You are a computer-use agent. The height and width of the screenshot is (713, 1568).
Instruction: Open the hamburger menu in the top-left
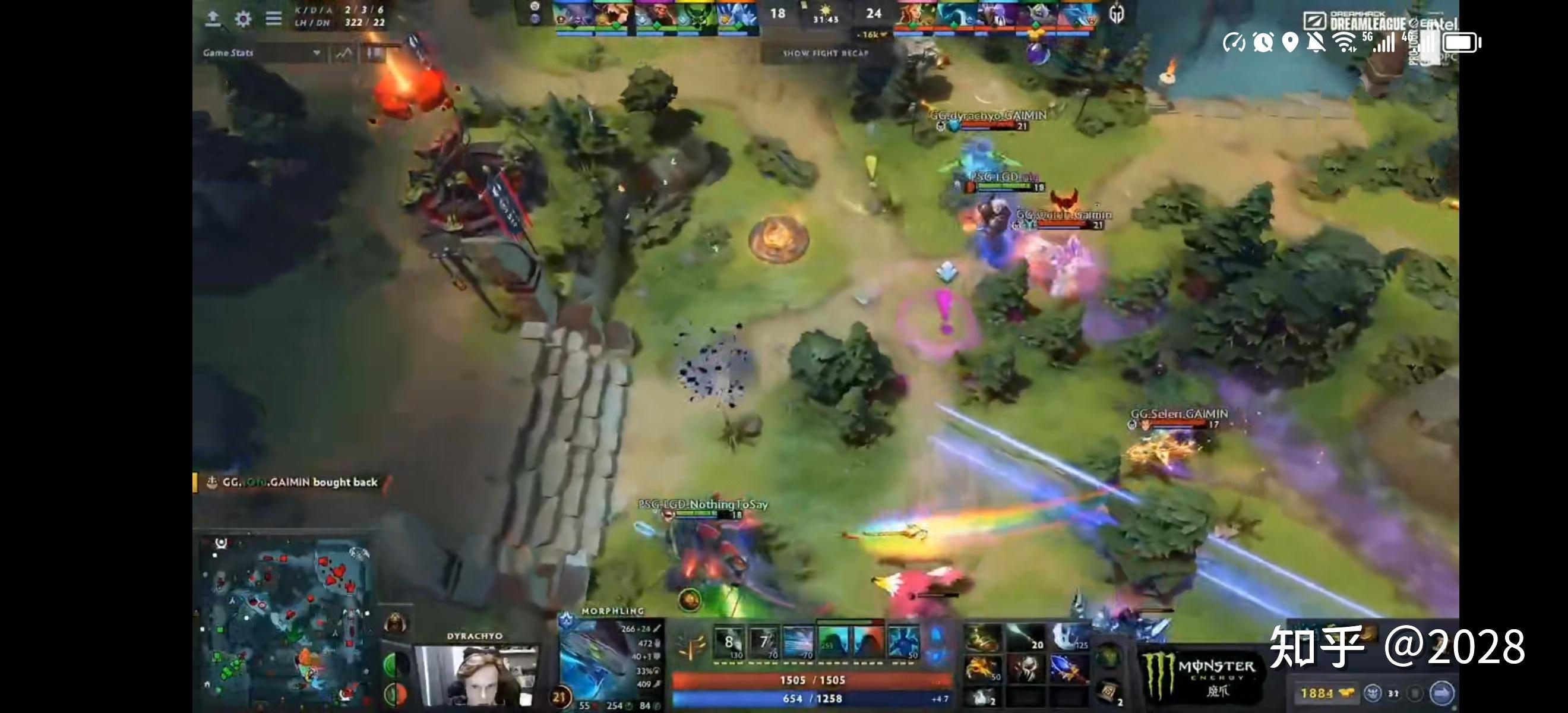(273, 18)
